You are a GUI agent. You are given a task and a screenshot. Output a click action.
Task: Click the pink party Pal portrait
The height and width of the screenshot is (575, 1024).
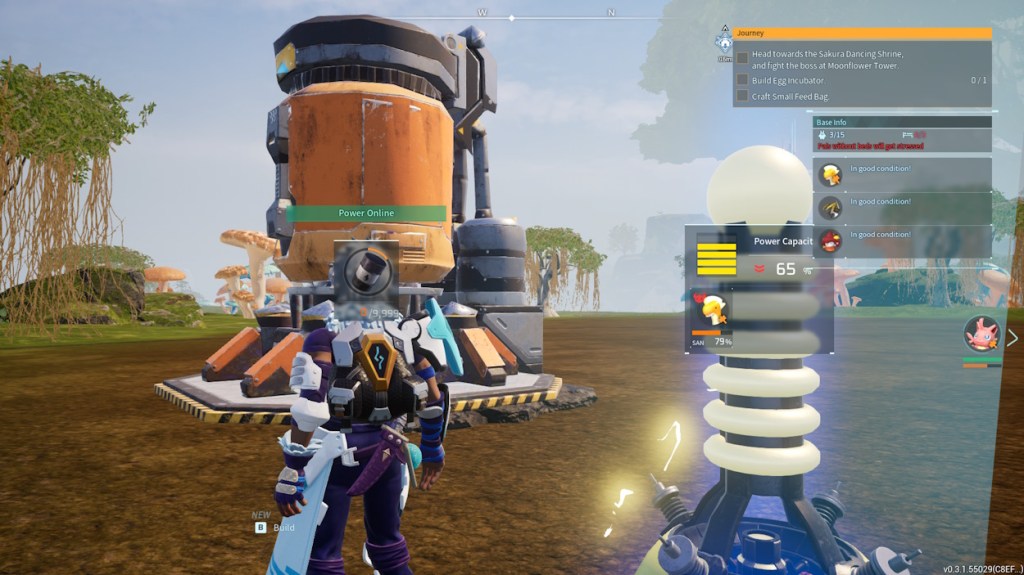coord(982,334)
